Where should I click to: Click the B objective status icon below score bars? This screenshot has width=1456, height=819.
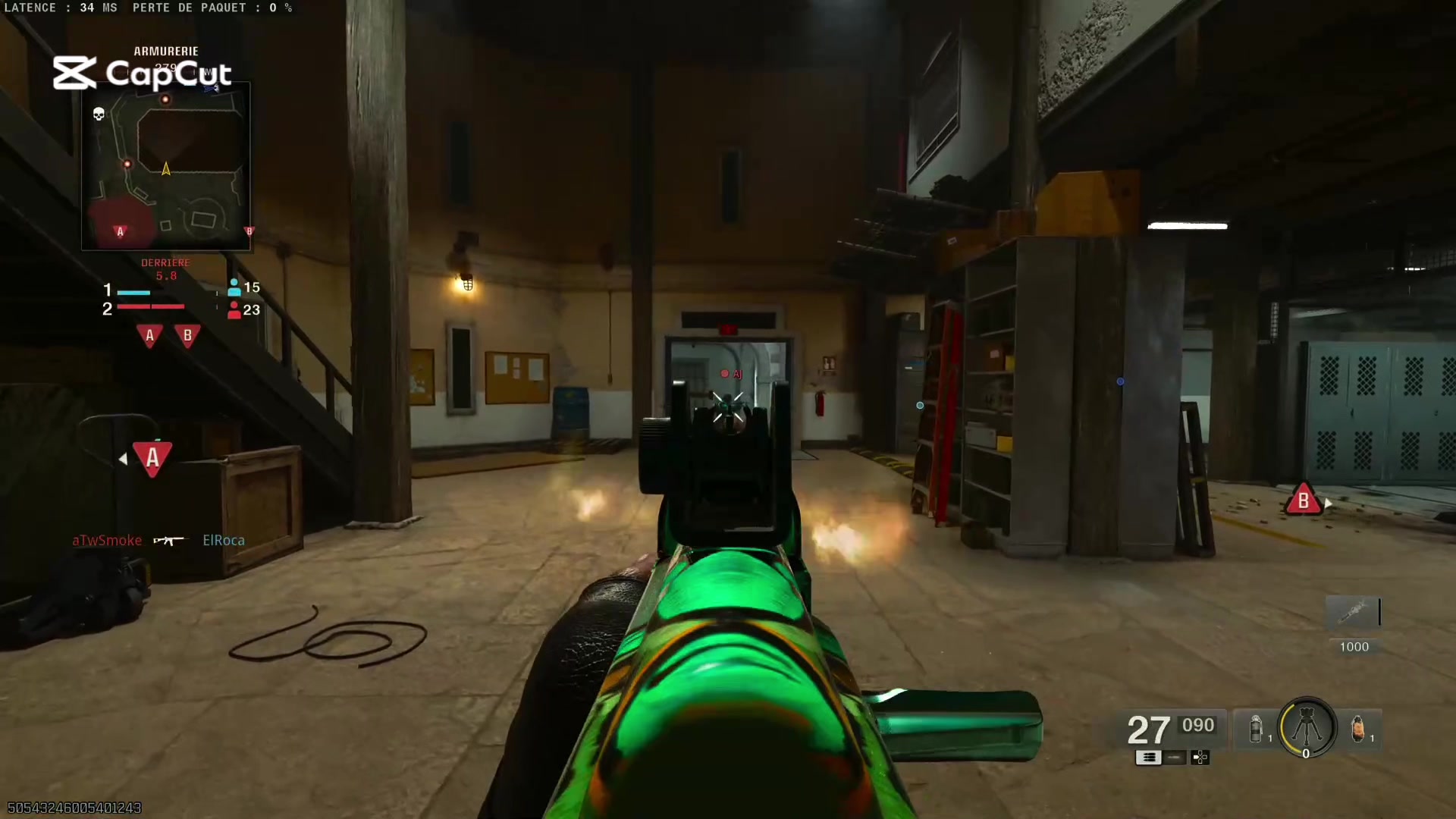tap(187, 335)
